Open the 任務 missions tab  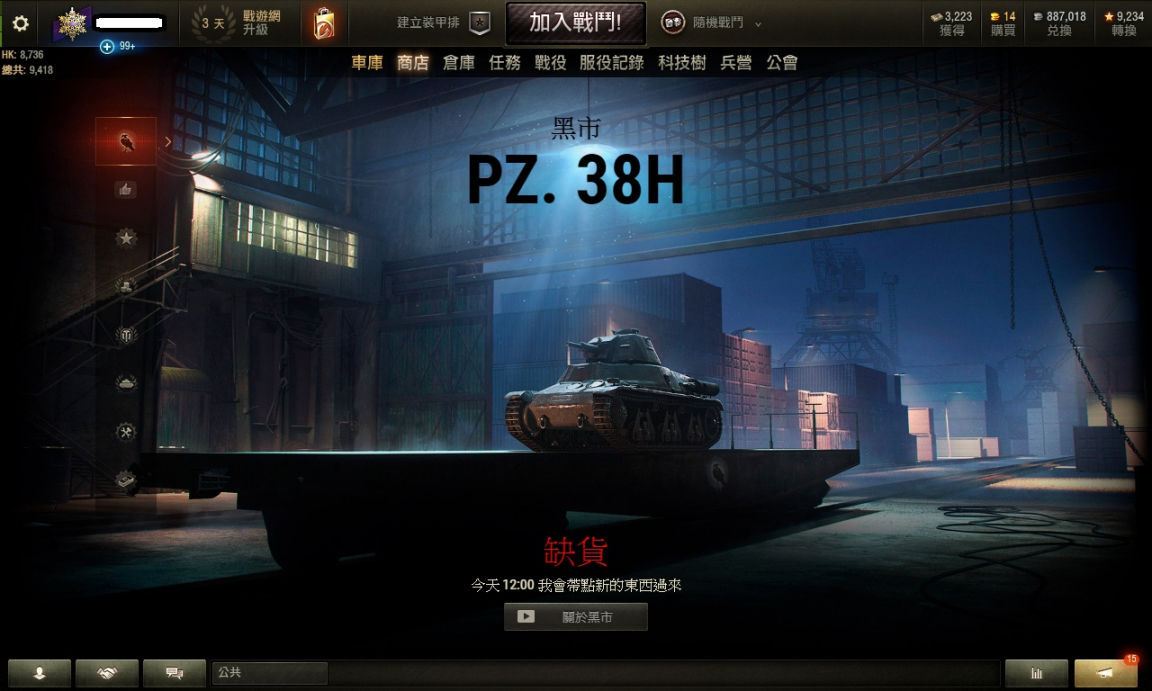[x=505, y=63]
